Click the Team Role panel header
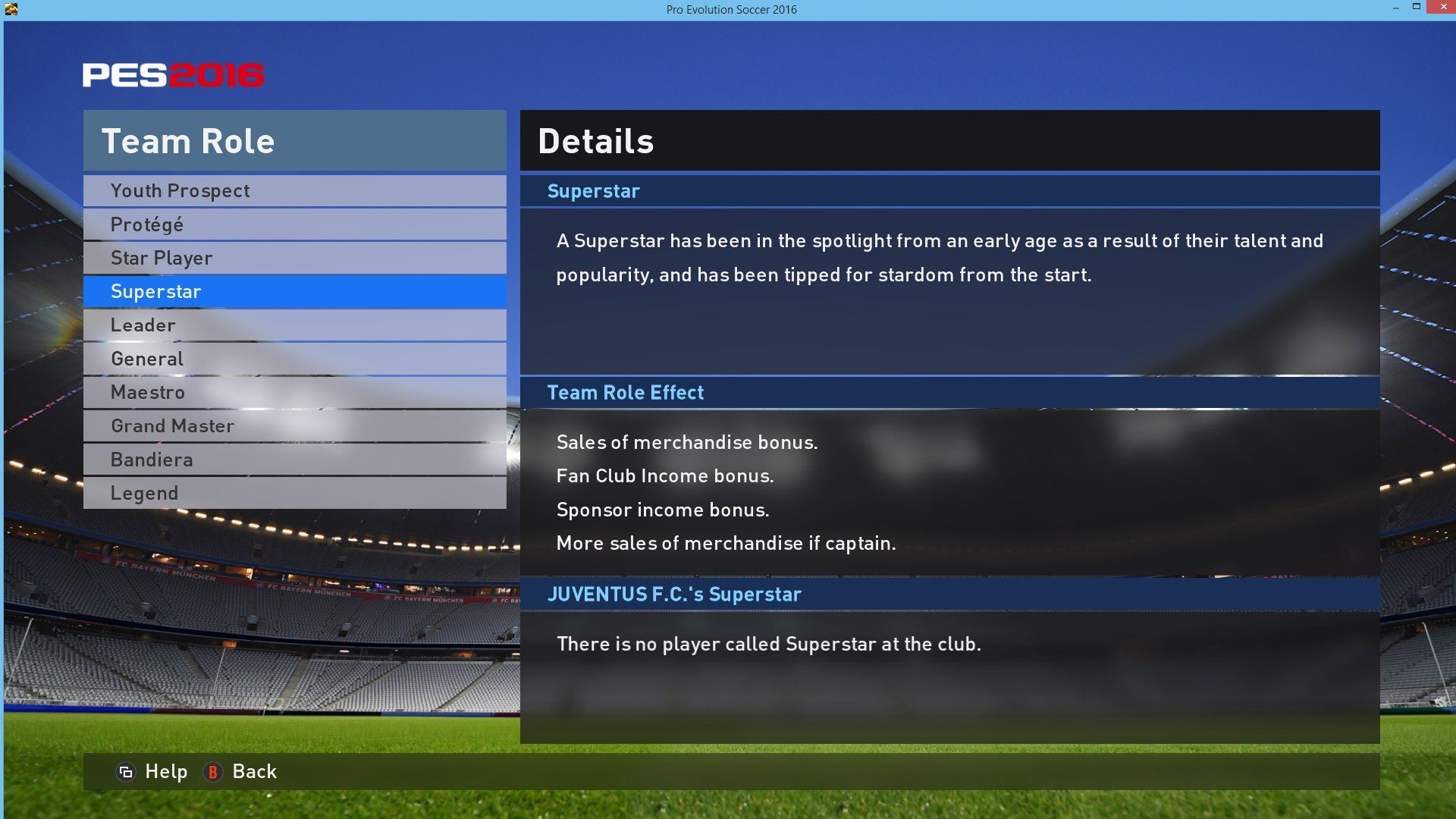The height and width of the screenshot is (819, 1456). [x=188, y=140]
